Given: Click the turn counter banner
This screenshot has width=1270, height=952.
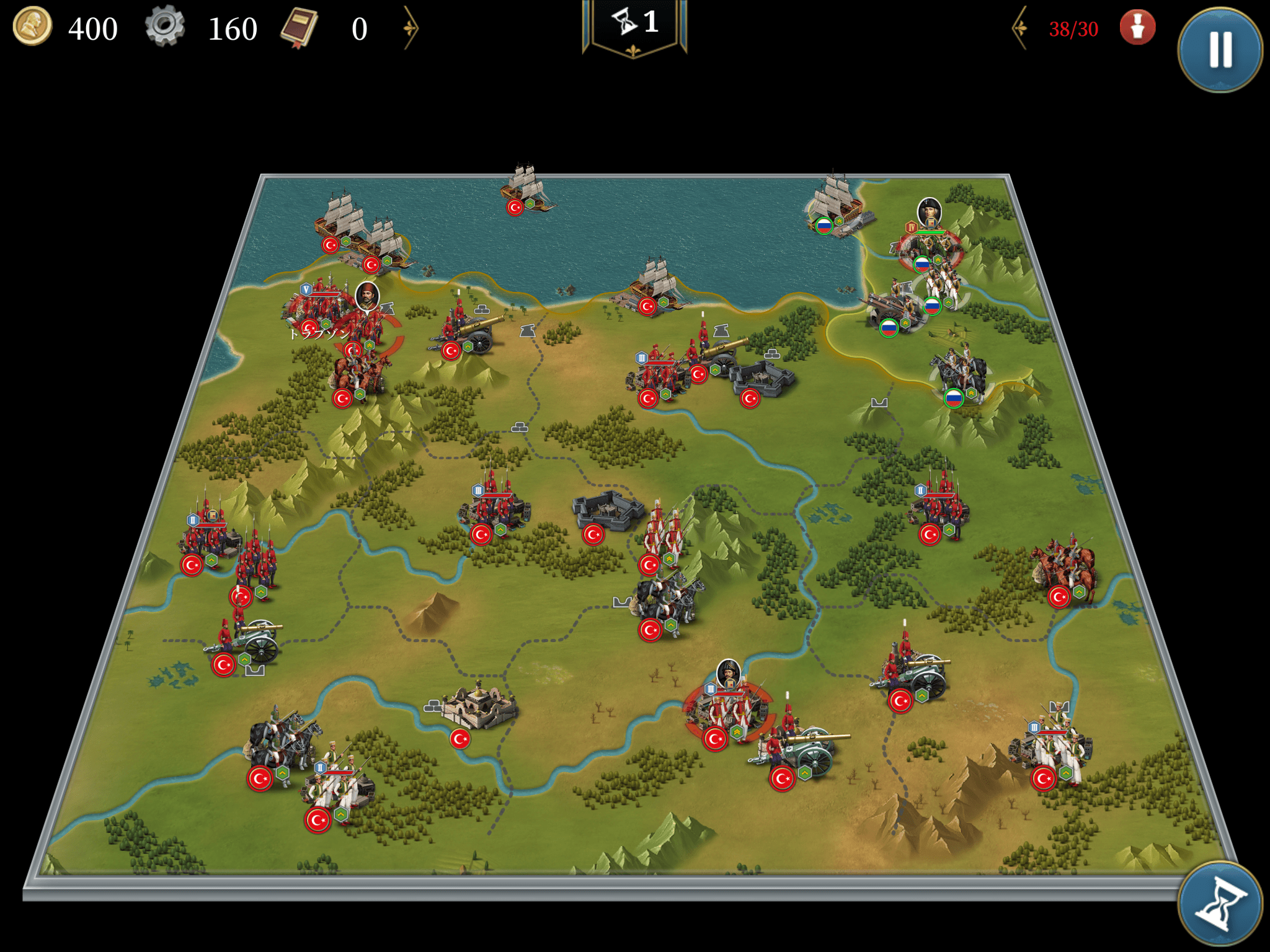Looking at the screenshot, I should click(634, 25).
